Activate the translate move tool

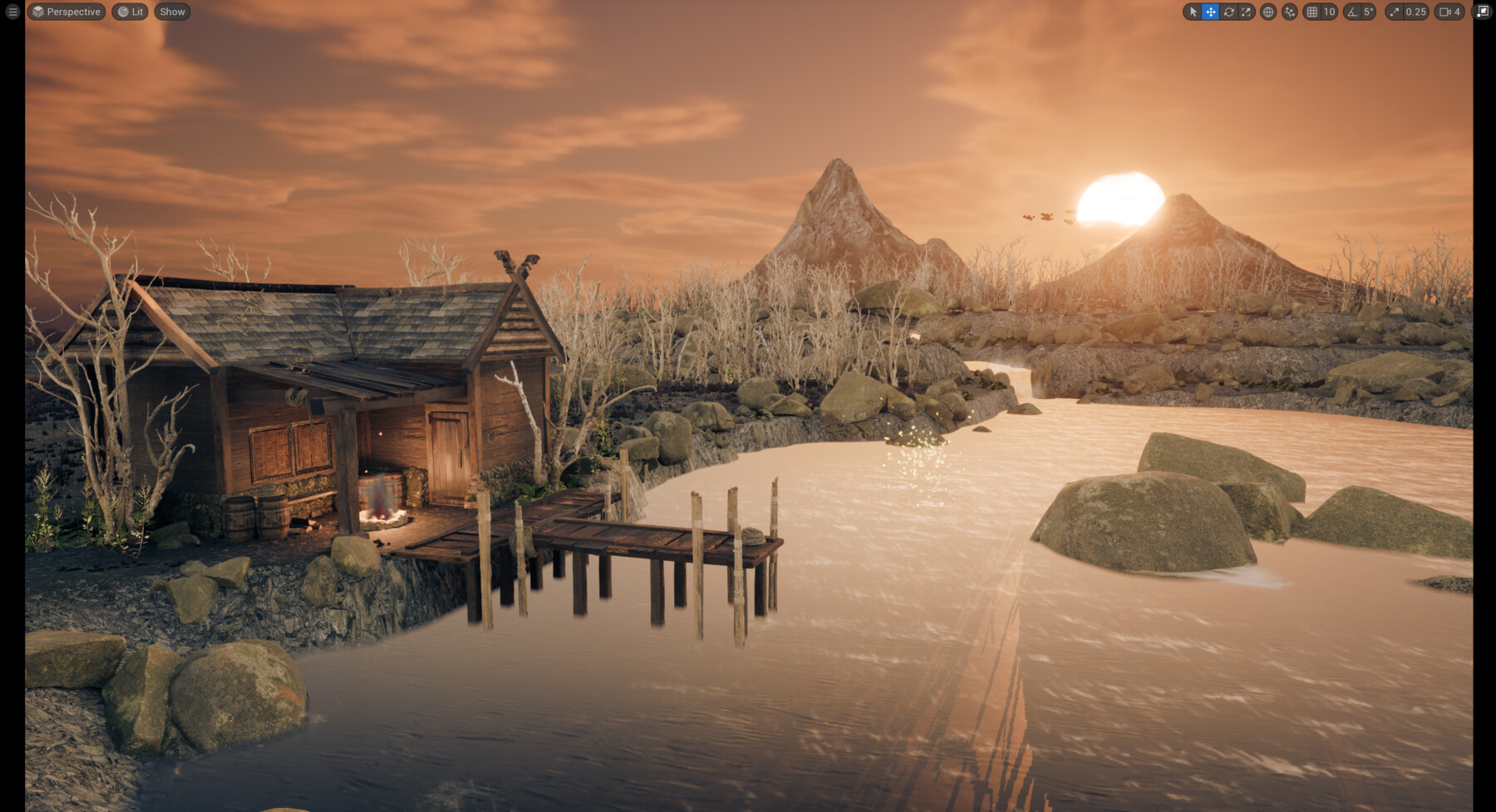coord(1211,12)
